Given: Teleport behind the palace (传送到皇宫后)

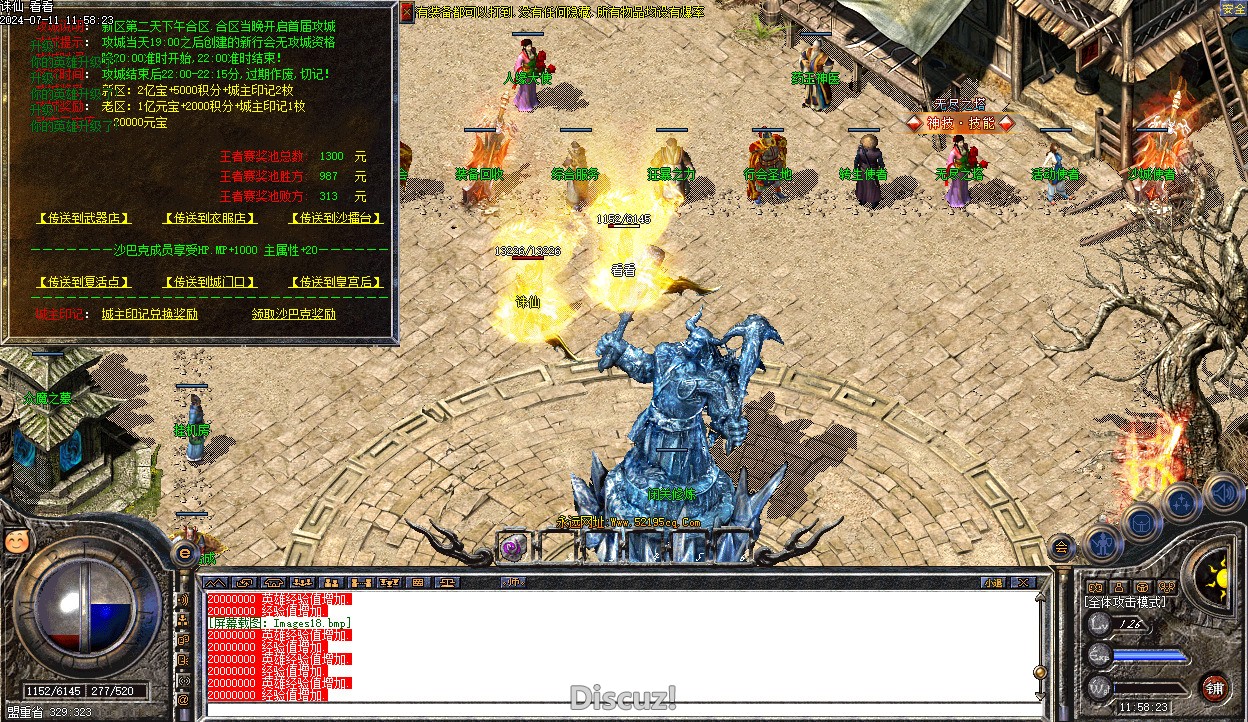Looking at the screenshot, I should pyautogui.click(x=337, y=283).
